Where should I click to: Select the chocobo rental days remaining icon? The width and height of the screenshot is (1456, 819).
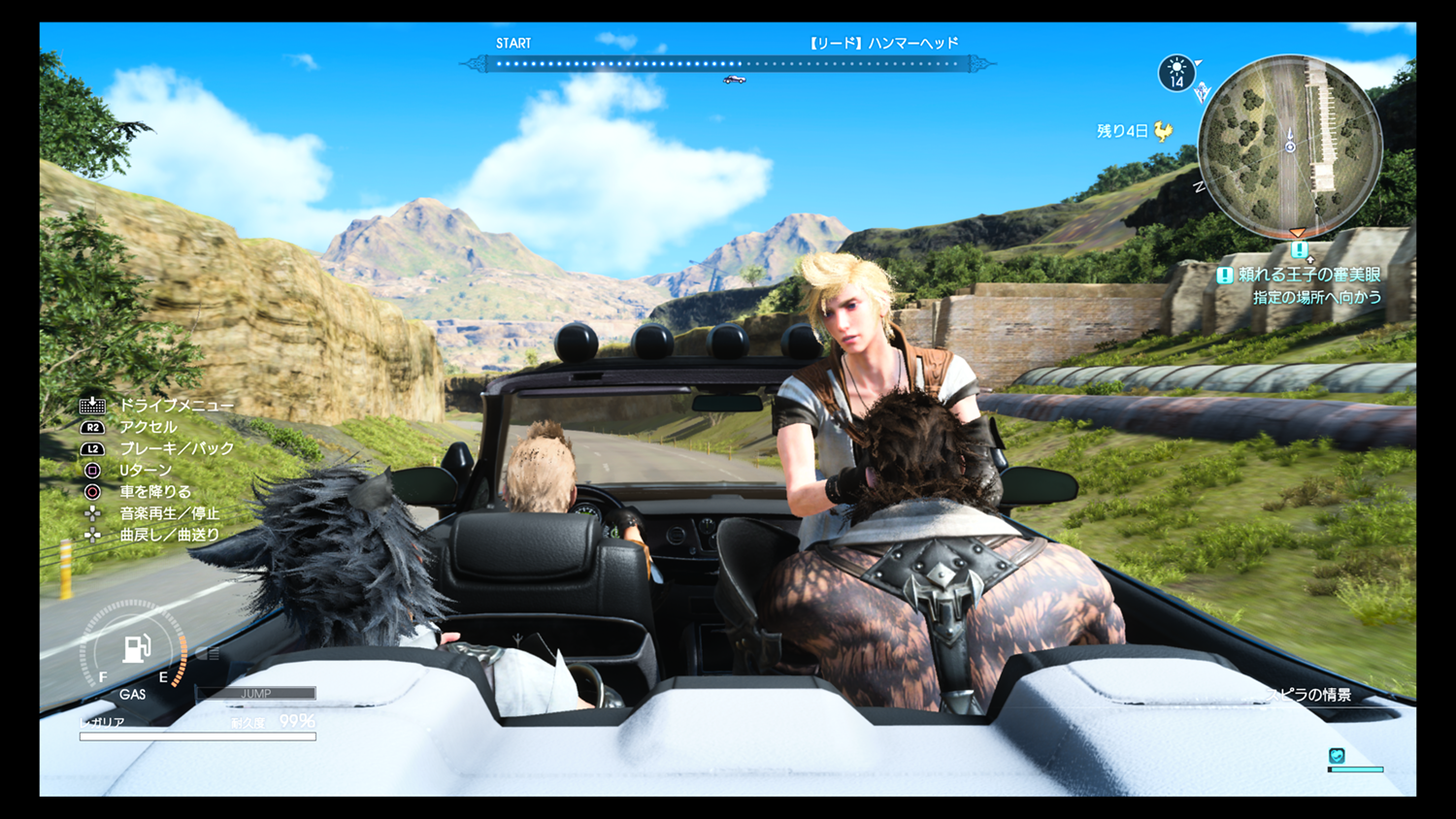click(x=1163, y=131)
